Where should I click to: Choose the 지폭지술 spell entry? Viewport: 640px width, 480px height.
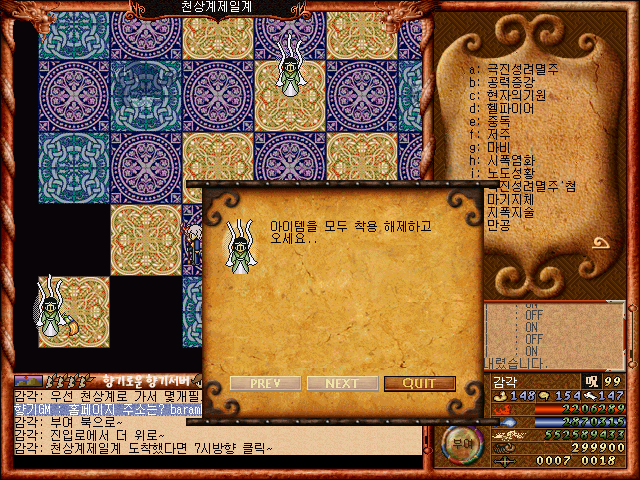[510, 213]
